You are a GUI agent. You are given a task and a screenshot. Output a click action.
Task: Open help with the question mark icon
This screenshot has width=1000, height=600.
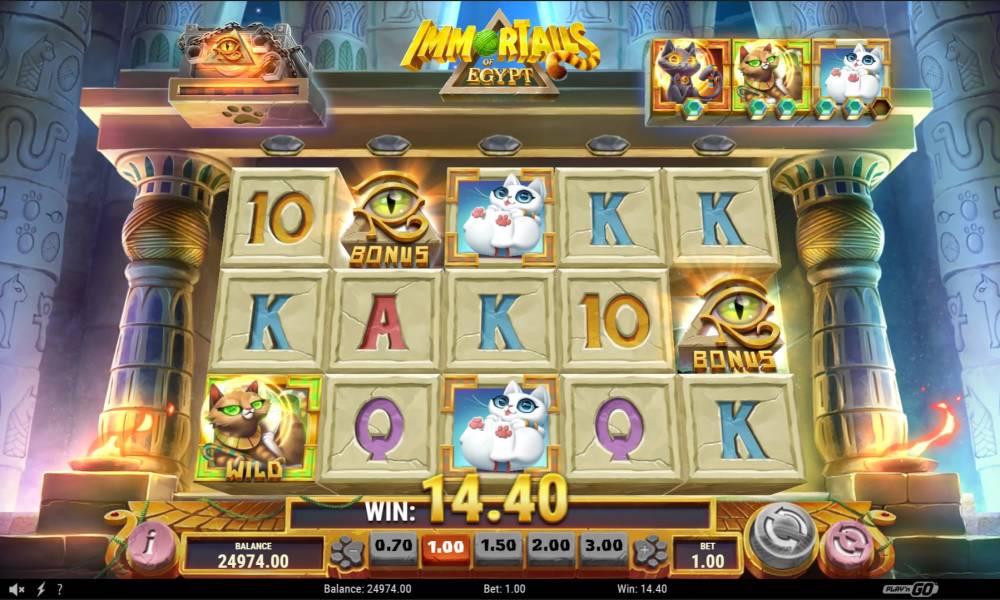pos(60,589)
